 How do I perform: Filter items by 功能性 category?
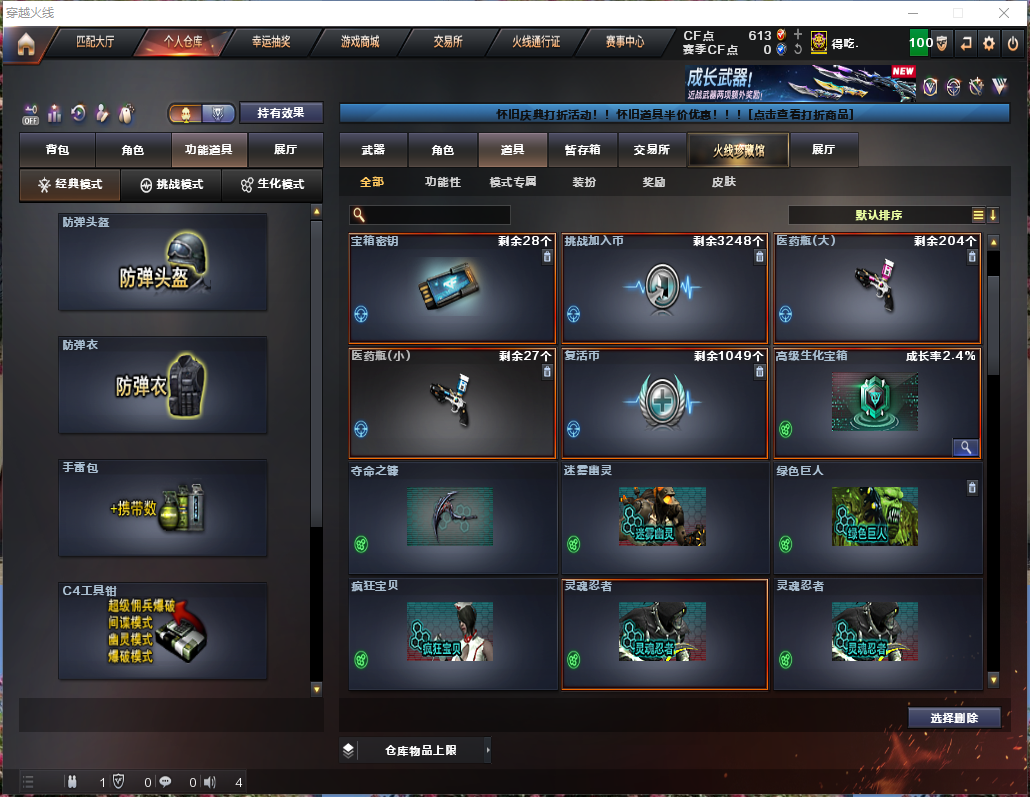[443, 182]
